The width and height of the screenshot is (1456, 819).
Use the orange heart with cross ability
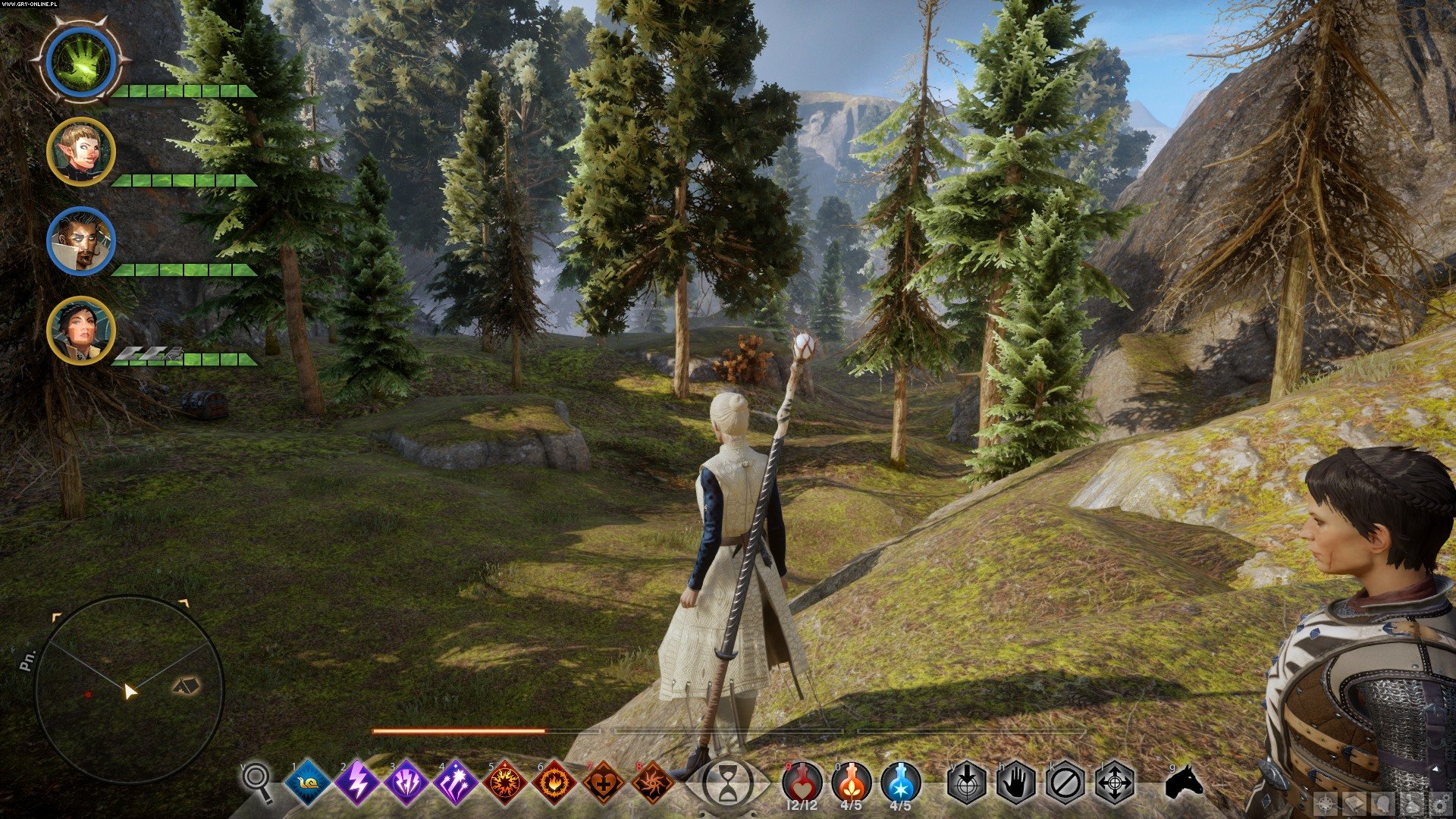pyautogui.click(x=604, y=782)
